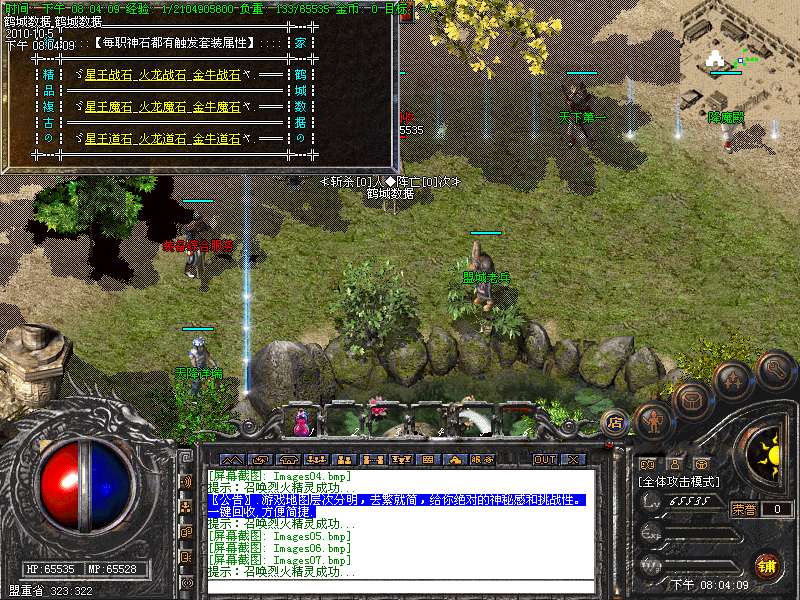
Task: Select the 金牛魔石 link
Action: (216, 107)
